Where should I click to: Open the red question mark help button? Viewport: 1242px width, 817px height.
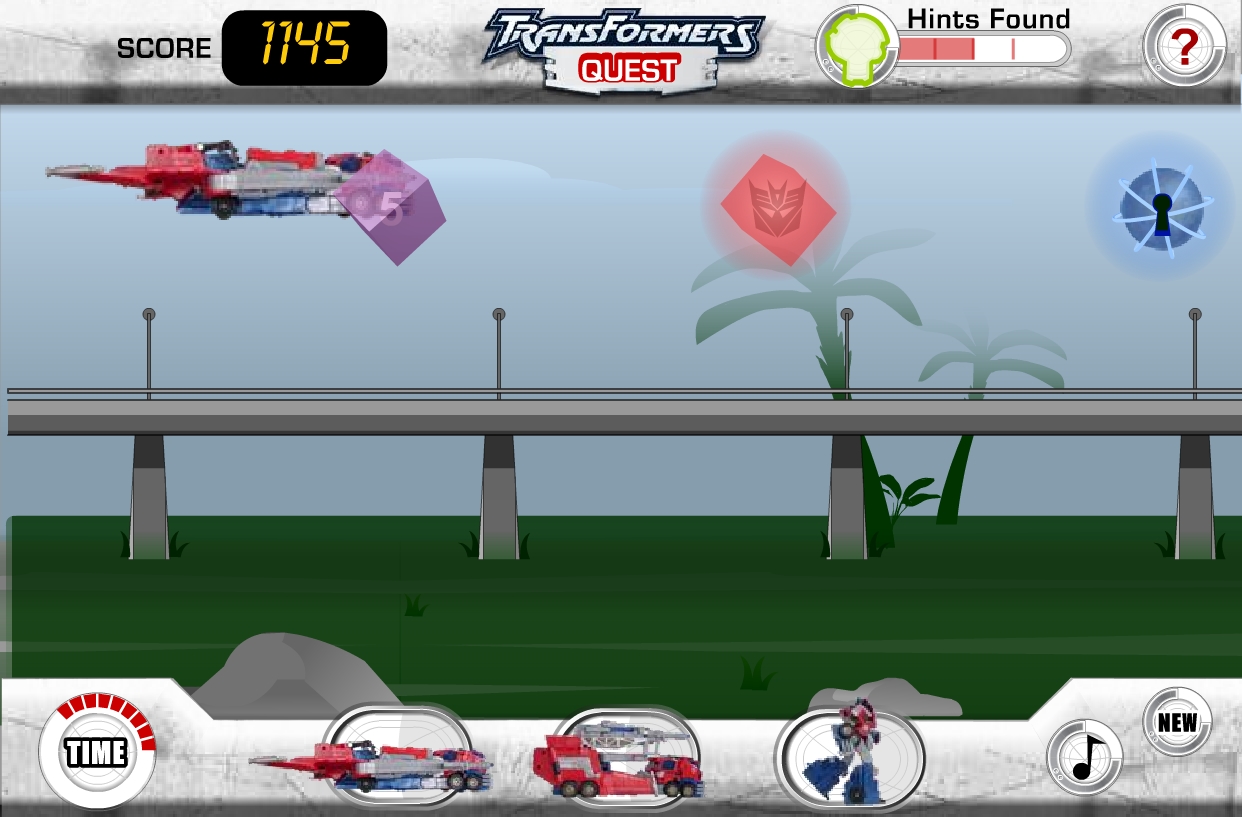point(1184,46)
